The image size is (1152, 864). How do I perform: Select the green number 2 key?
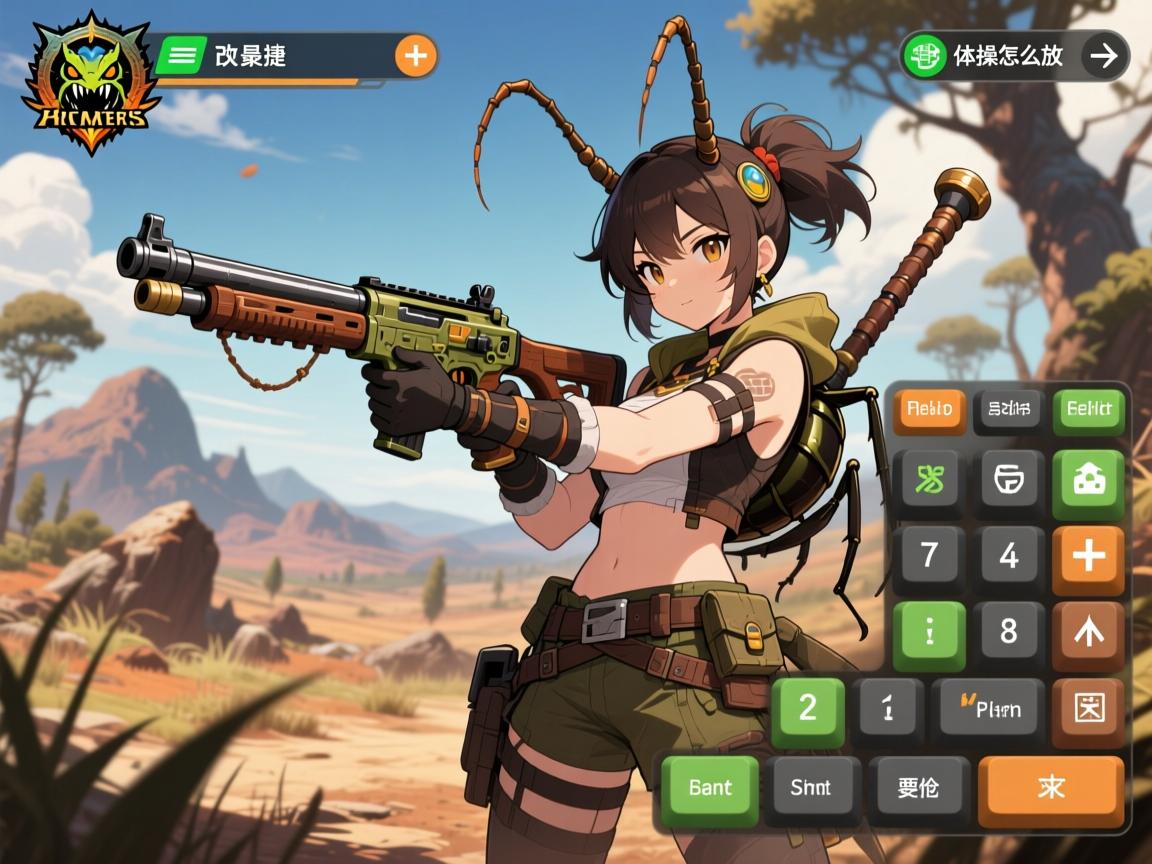pos(808,710)
